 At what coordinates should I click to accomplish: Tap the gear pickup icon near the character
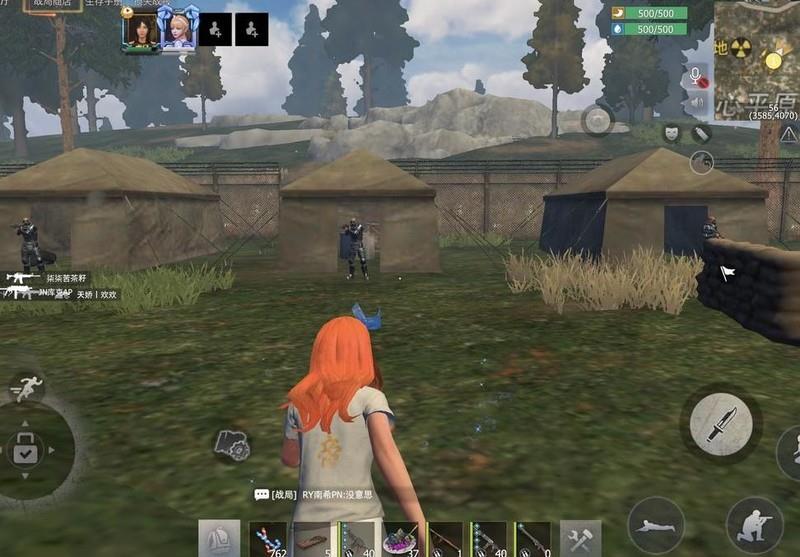(x=231, y=445)
